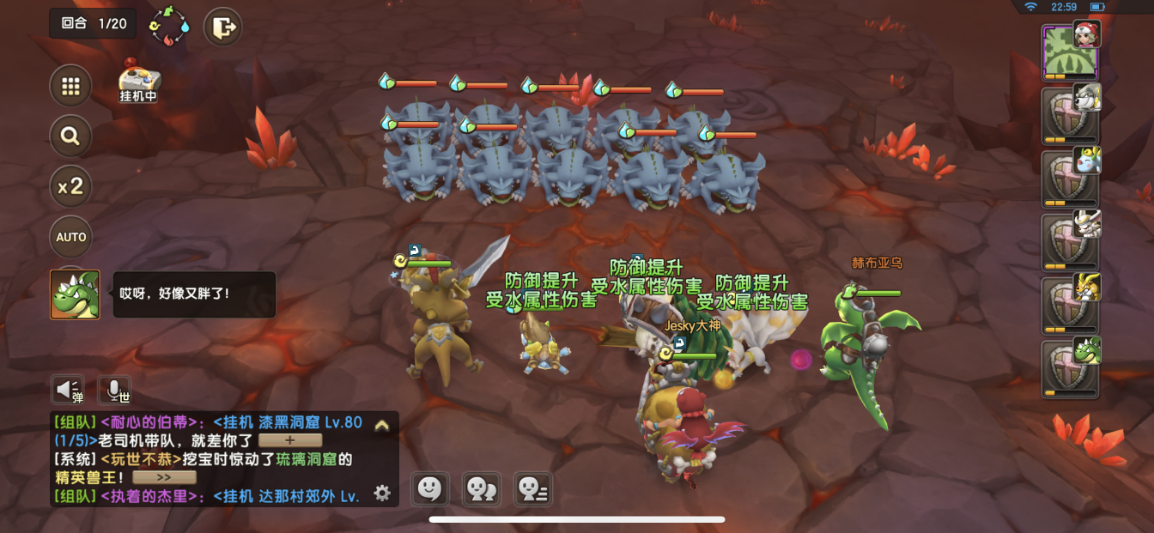The height and width of the screenshot is (533, 1154).
Task: Expand the chat with the up arrow
Action: click(381, 425)
